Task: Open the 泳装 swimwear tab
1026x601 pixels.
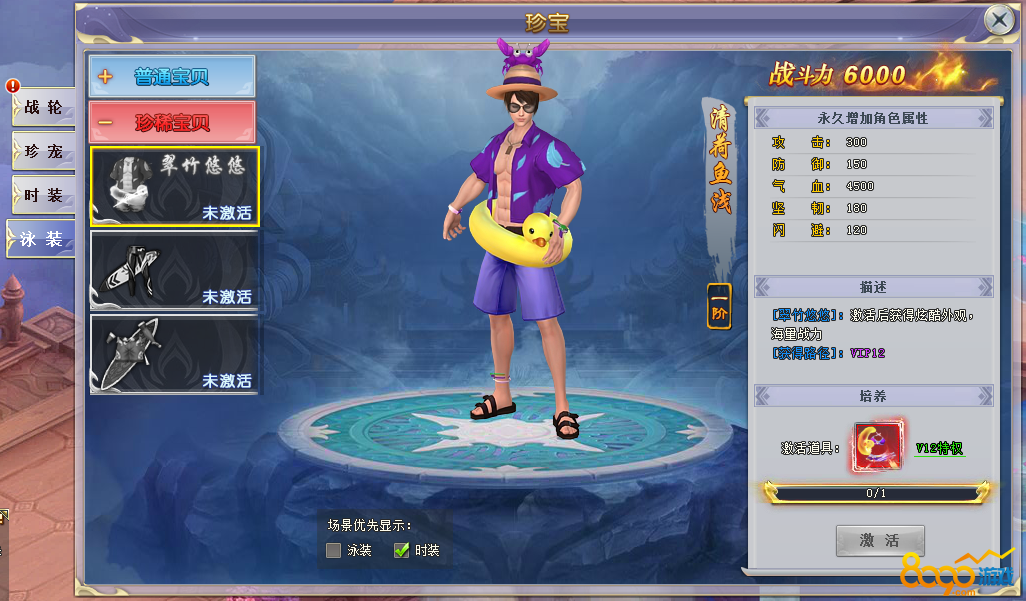Action: pyautogui.click(x=40, y=239)
